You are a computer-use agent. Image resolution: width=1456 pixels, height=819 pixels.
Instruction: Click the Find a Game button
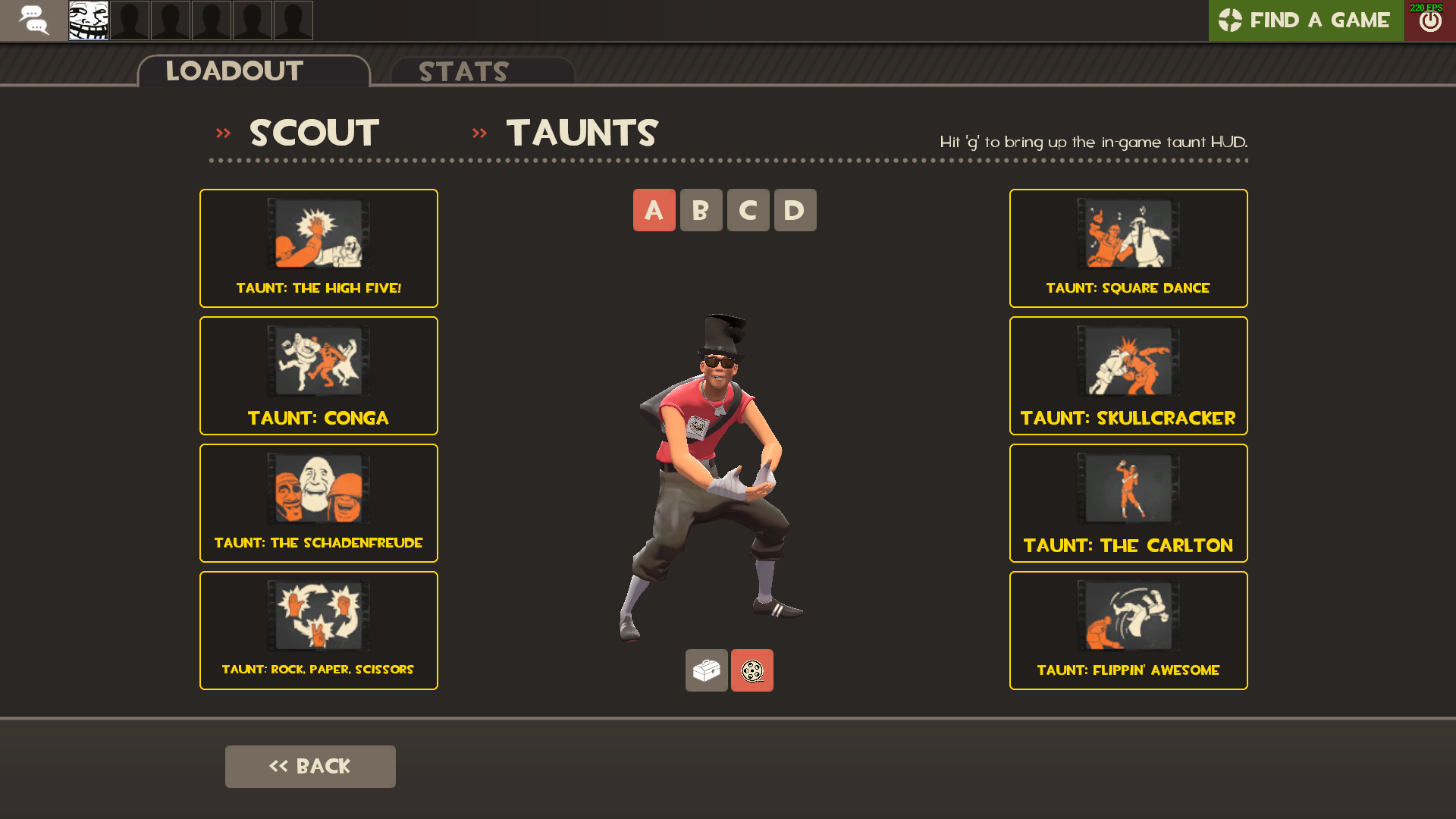1306,20
